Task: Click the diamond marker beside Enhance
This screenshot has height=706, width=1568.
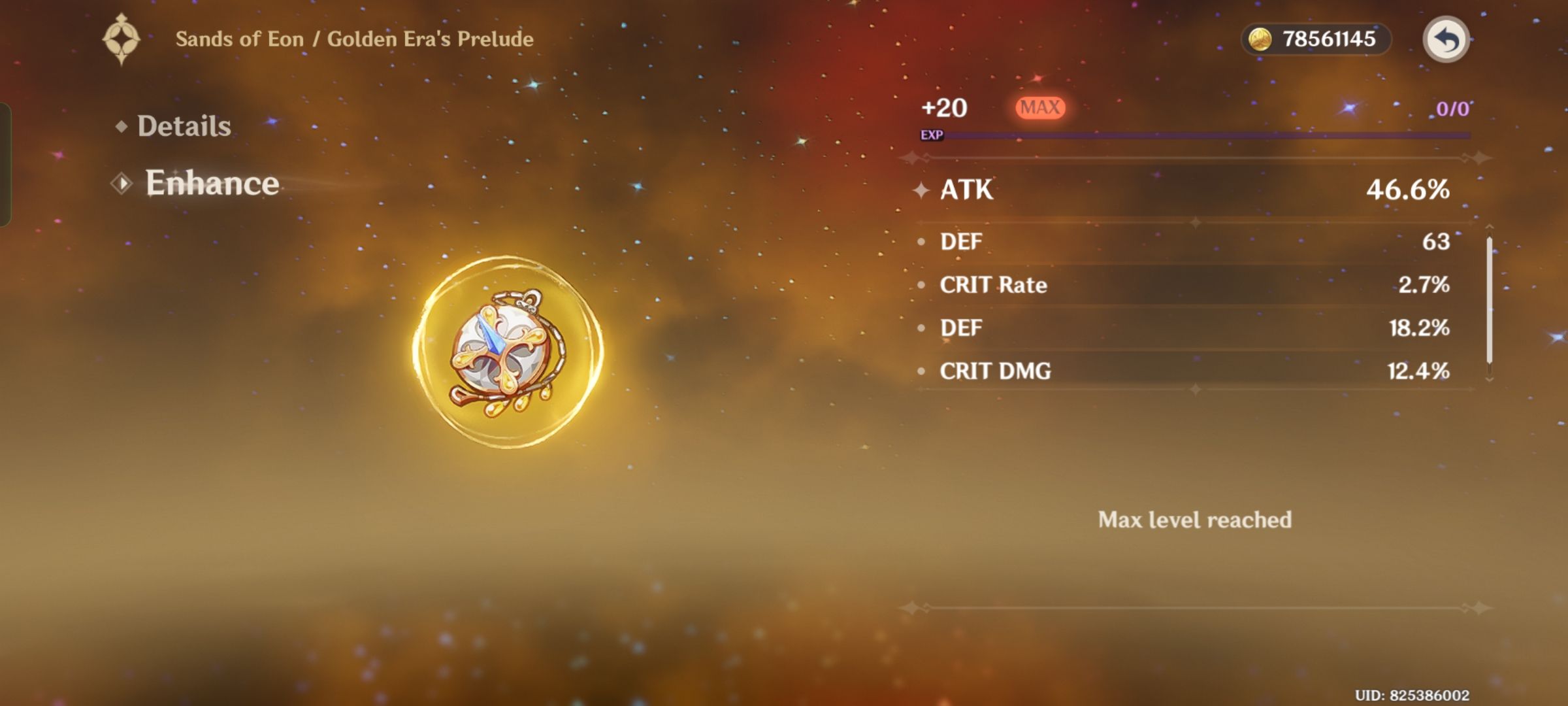Action: pos(121,183)
